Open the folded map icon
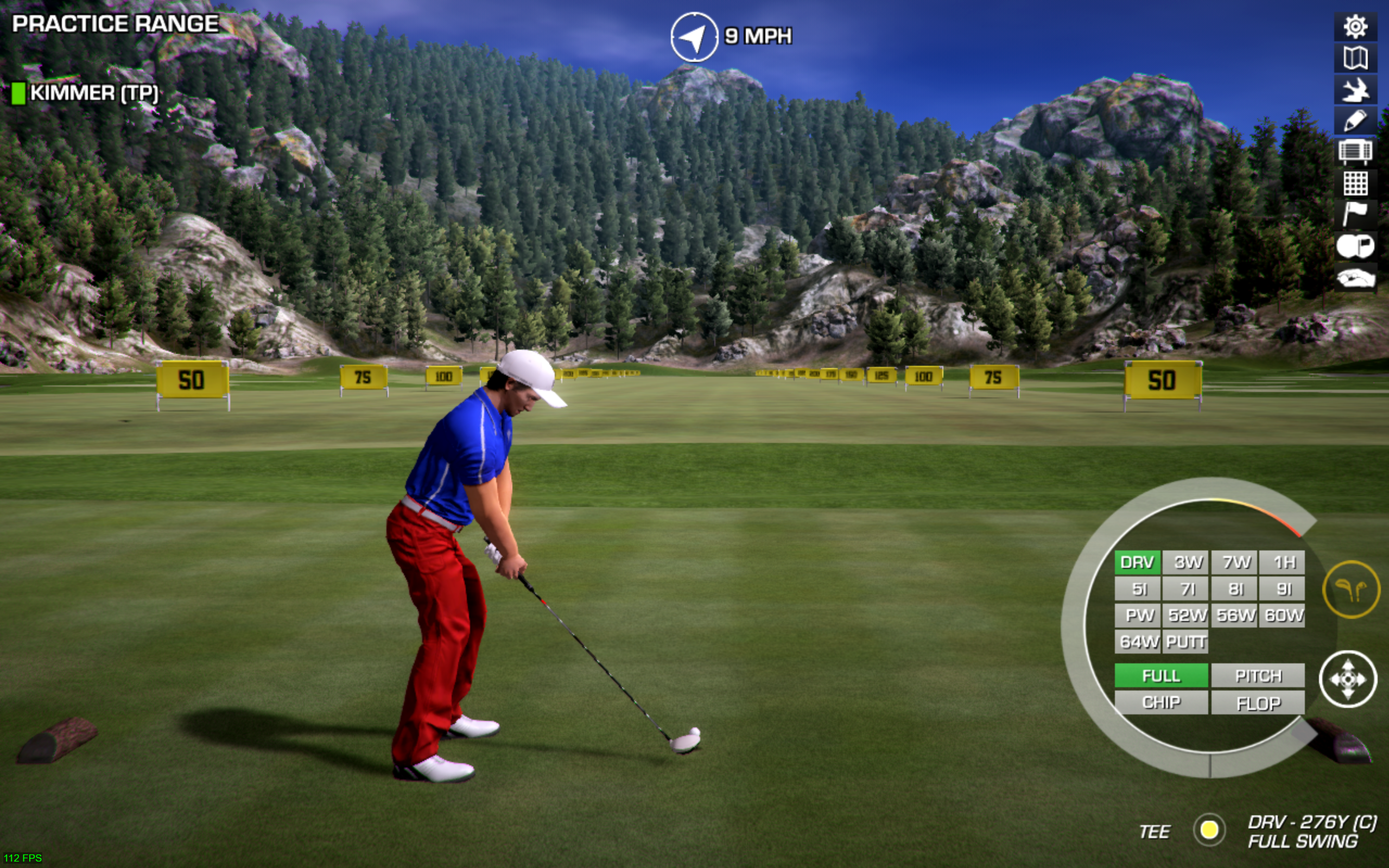Screen dimensions: 1389x868 (x=1355, y=58)
